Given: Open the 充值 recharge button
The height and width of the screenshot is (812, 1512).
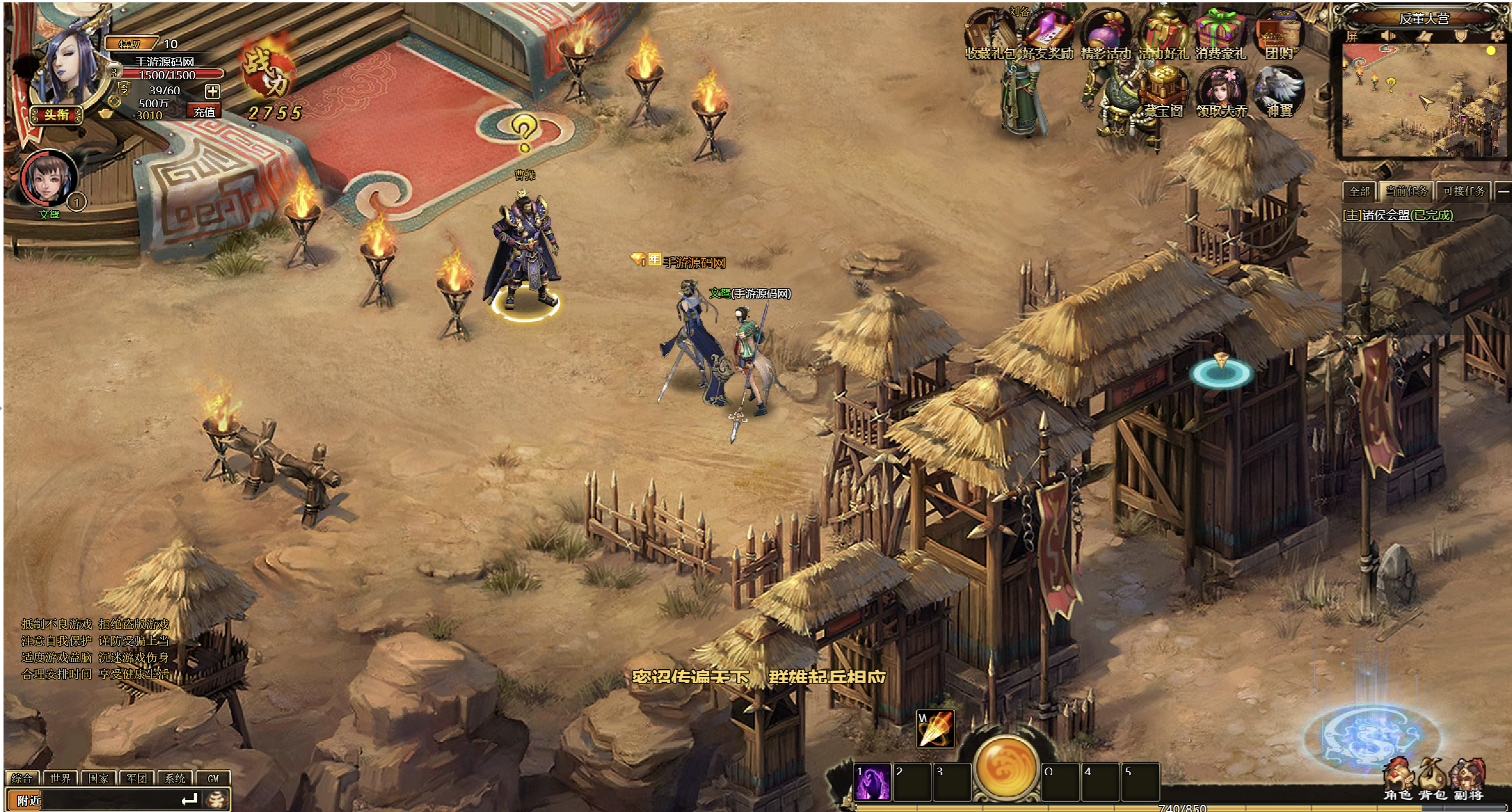Looking at the screenshot, I should [x=204, y=111].
